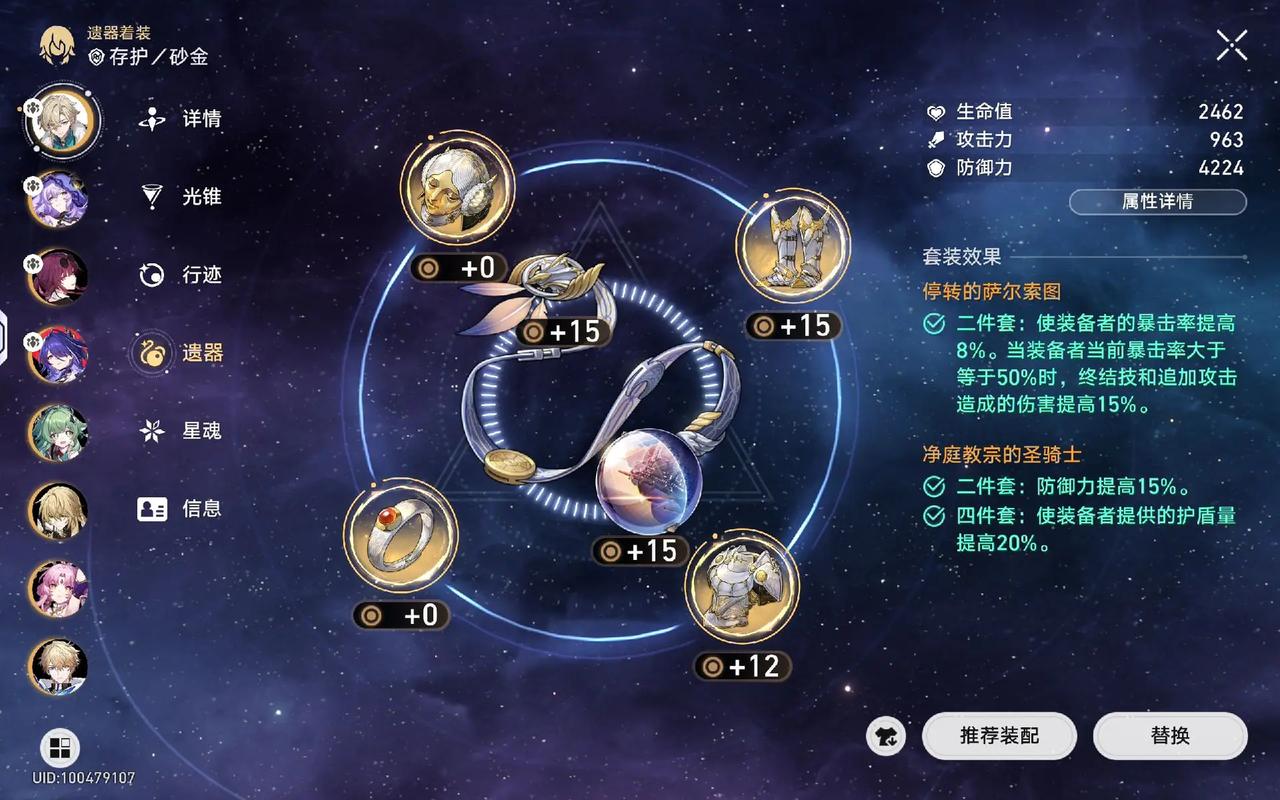The image size is (1280, 800).
Task: Expand the 属性详情 attribute details panel
Action: (x=1157, y=202)
